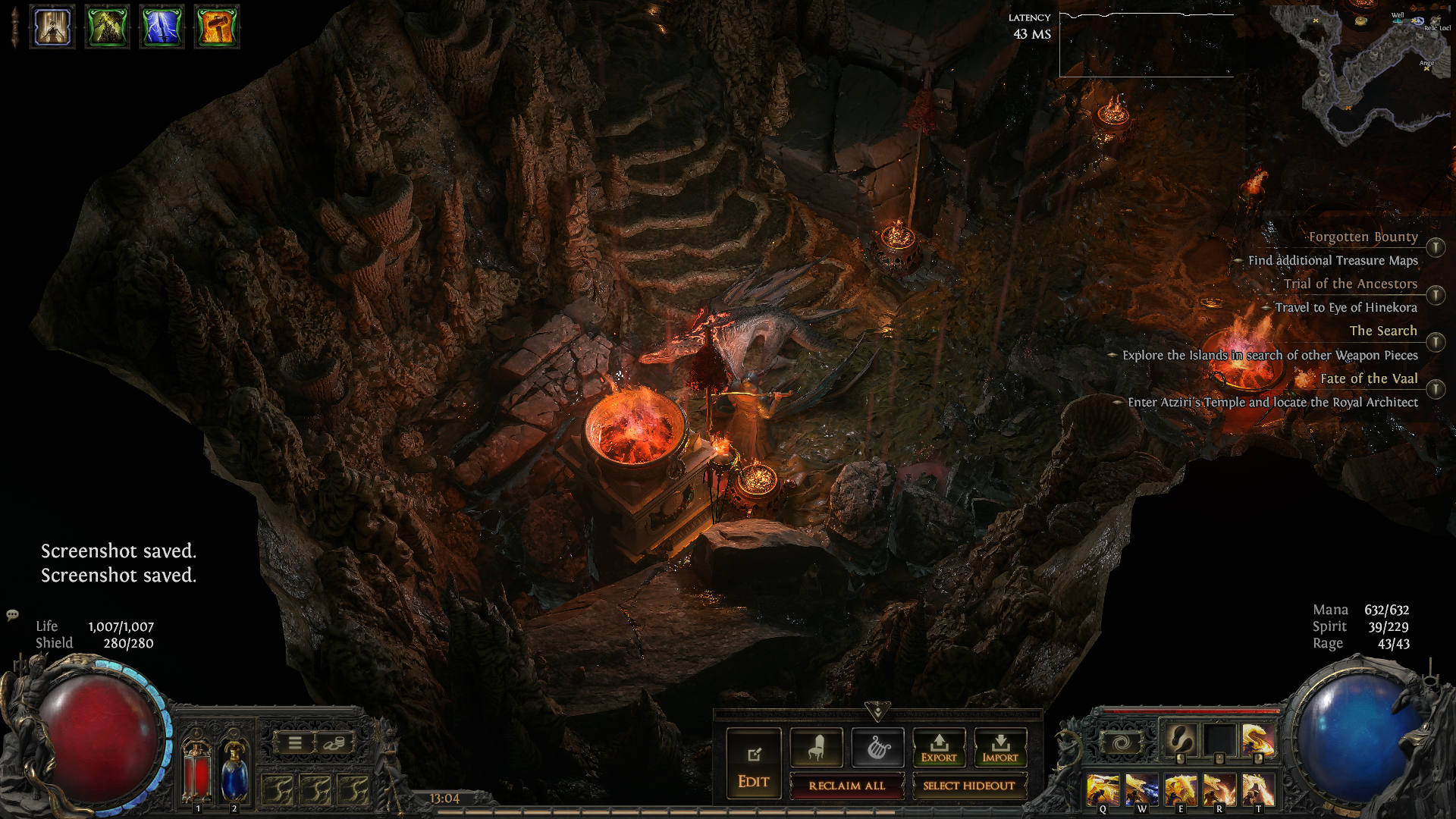Image resolution: width=1456 pixels, height=819 pixels.
Task: Select the flaming hammer buff icon
Action: click(x=217, y=27)
